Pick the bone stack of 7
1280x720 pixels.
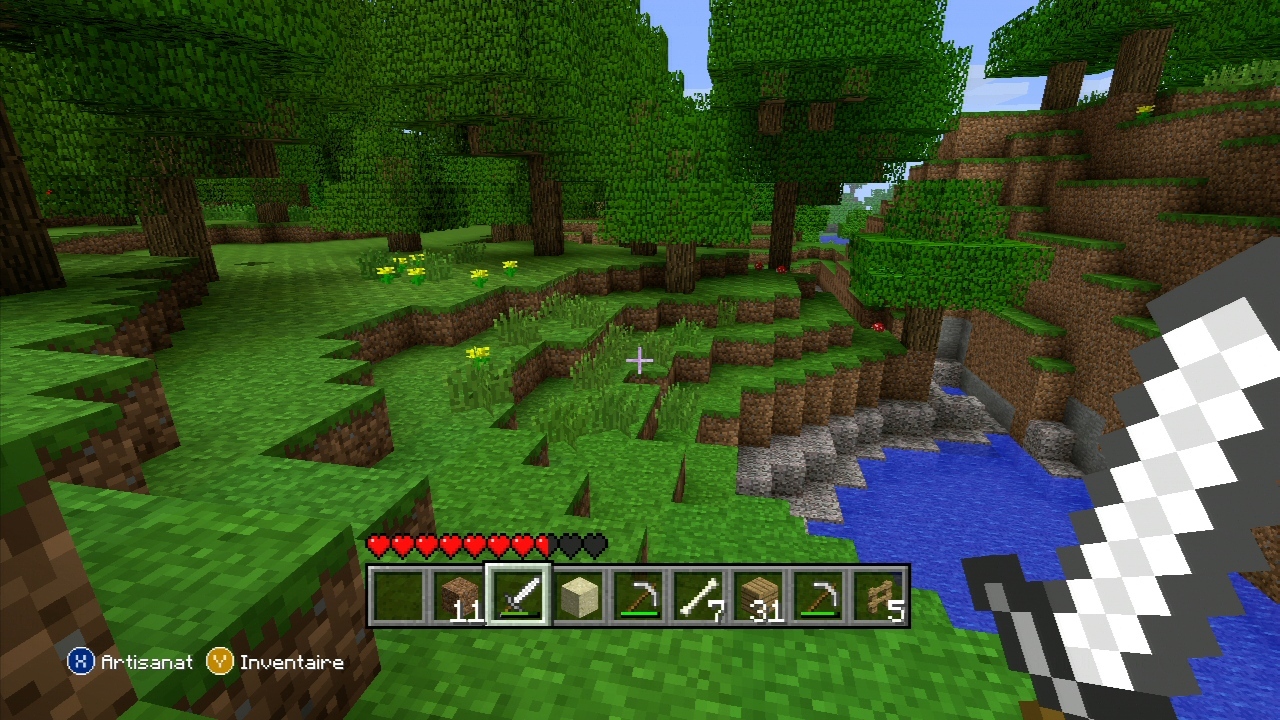(x=698, y=597)
